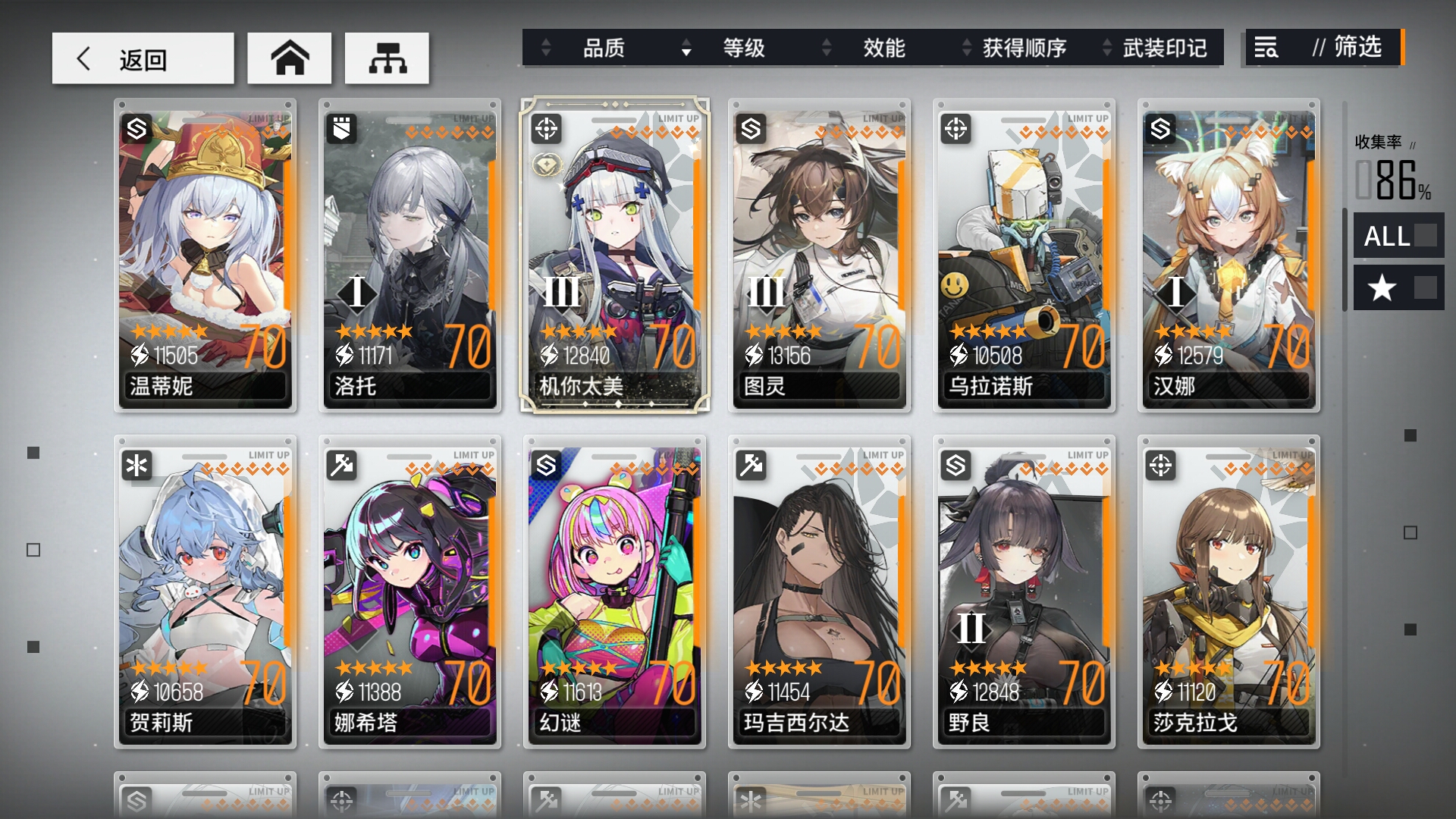Sort by 等级 level

click(743, 48)
